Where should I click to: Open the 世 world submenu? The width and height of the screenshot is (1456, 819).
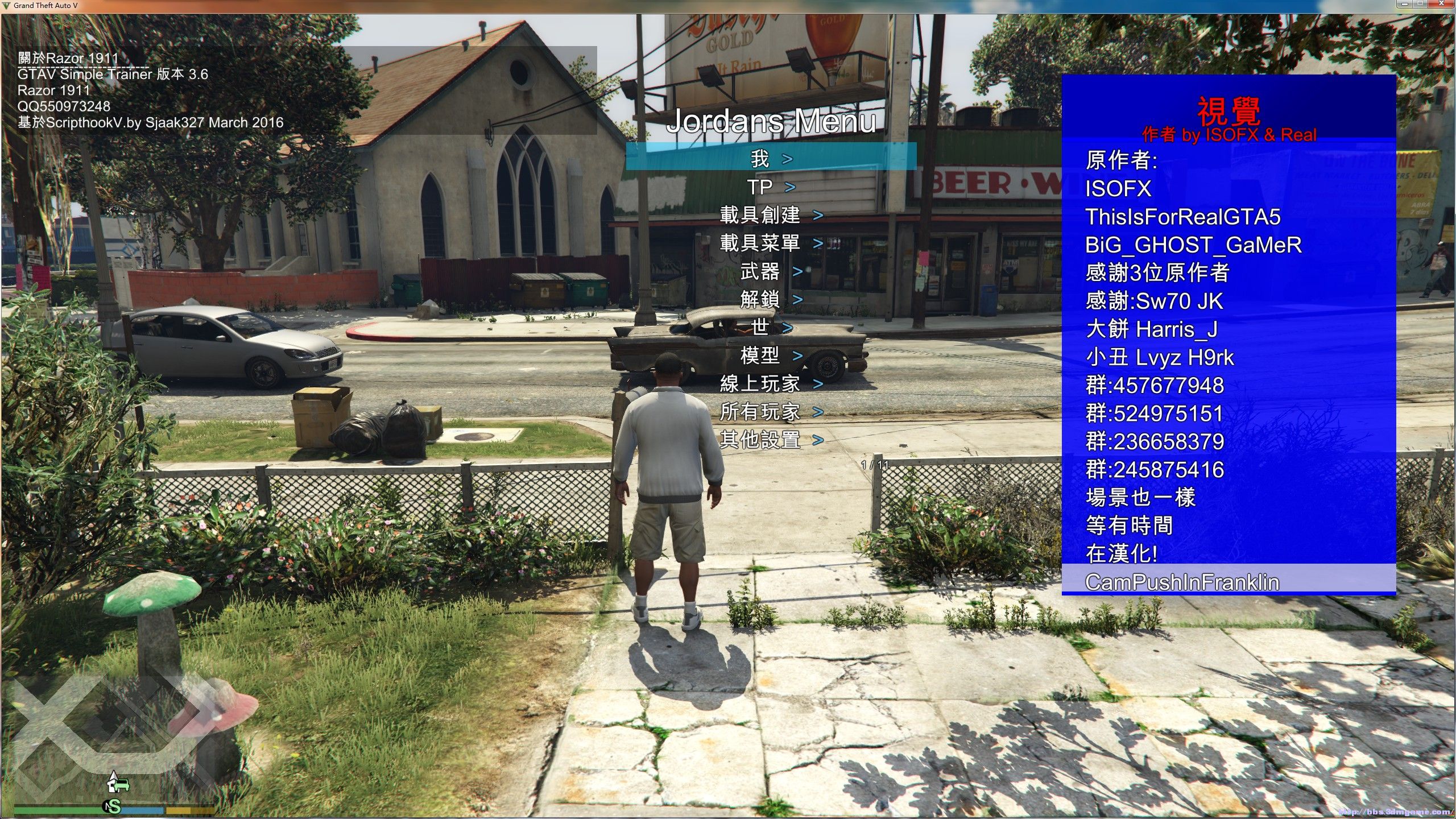(771, 327)
